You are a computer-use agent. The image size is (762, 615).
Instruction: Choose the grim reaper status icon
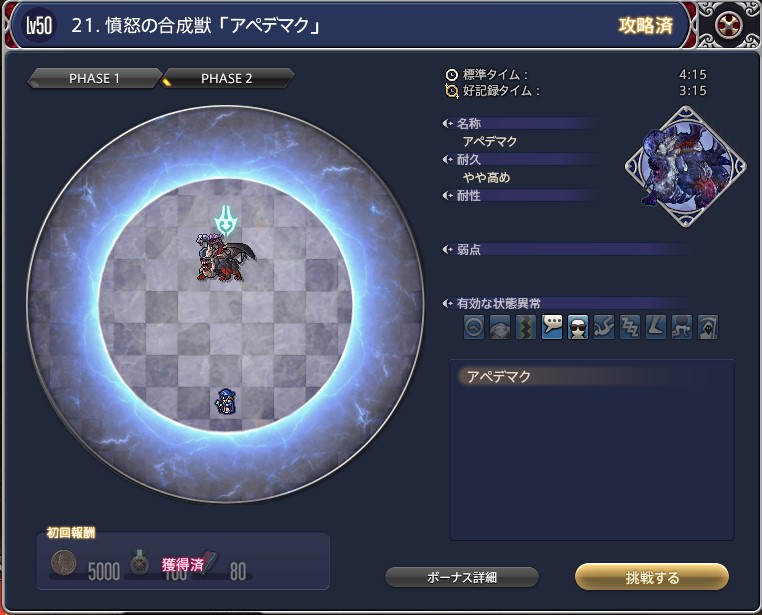coord(708,327)
